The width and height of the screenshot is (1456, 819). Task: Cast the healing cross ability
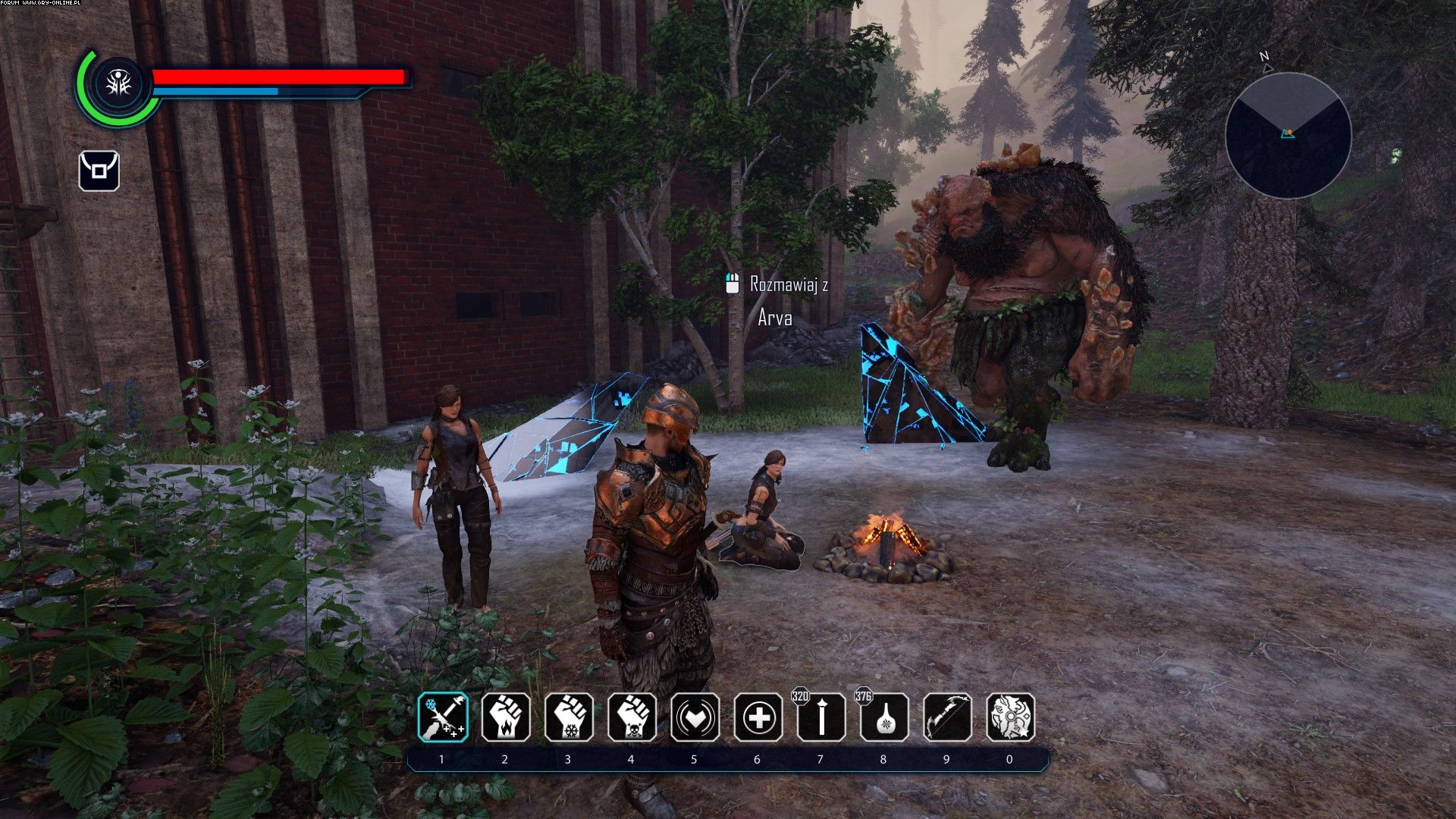coord(758,717)
